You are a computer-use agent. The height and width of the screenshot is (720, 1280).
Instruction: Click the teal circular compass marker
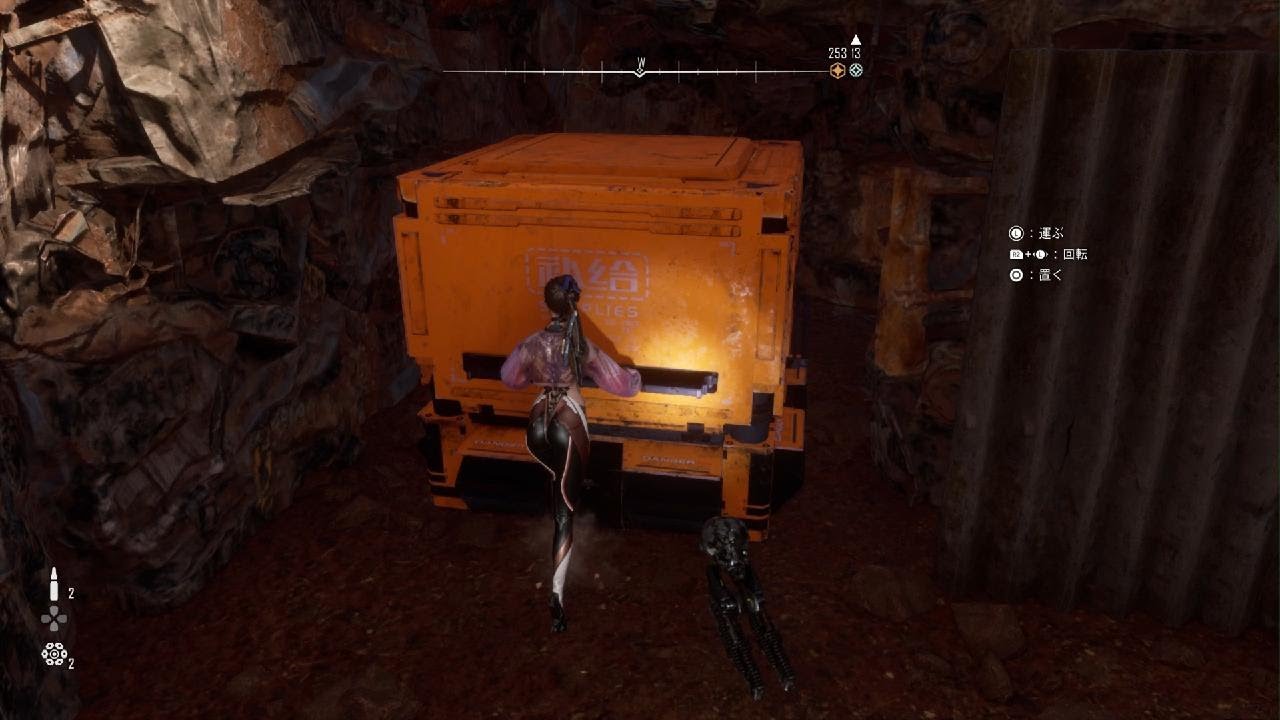point(856,70)
